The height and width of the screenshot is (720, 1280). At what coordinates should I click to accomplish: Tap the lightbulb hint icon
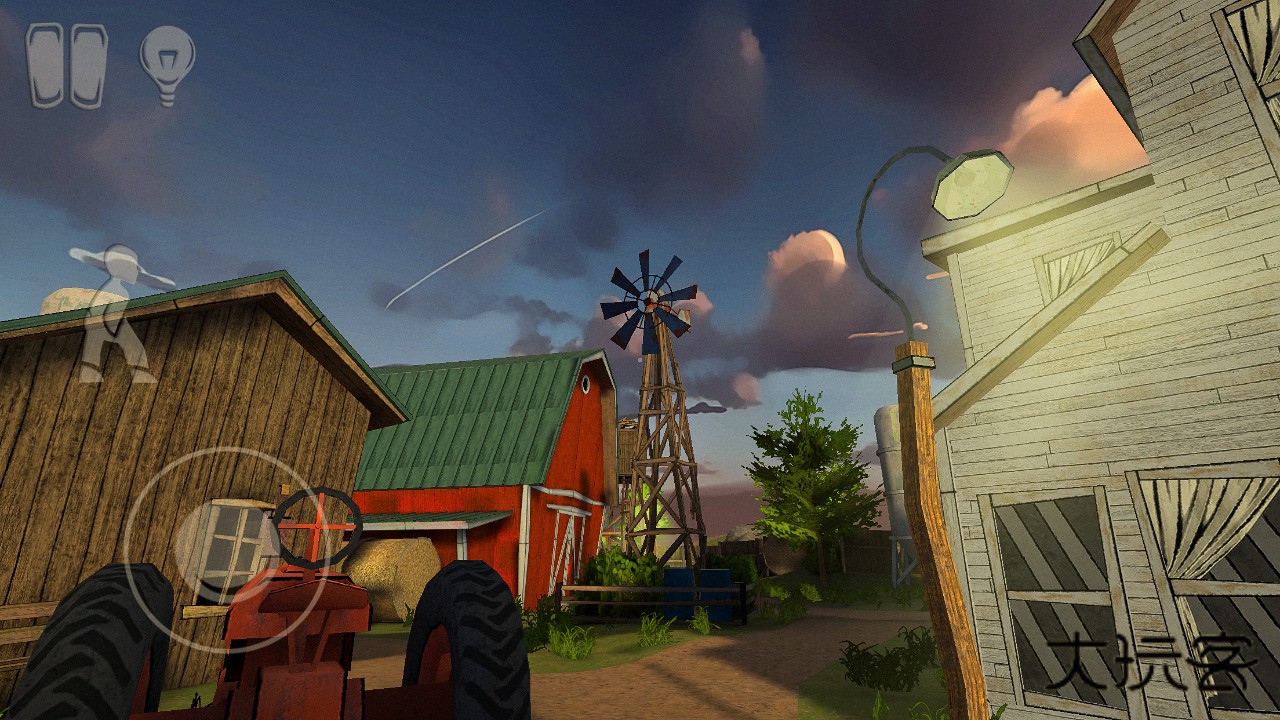[x=167, y=64]
